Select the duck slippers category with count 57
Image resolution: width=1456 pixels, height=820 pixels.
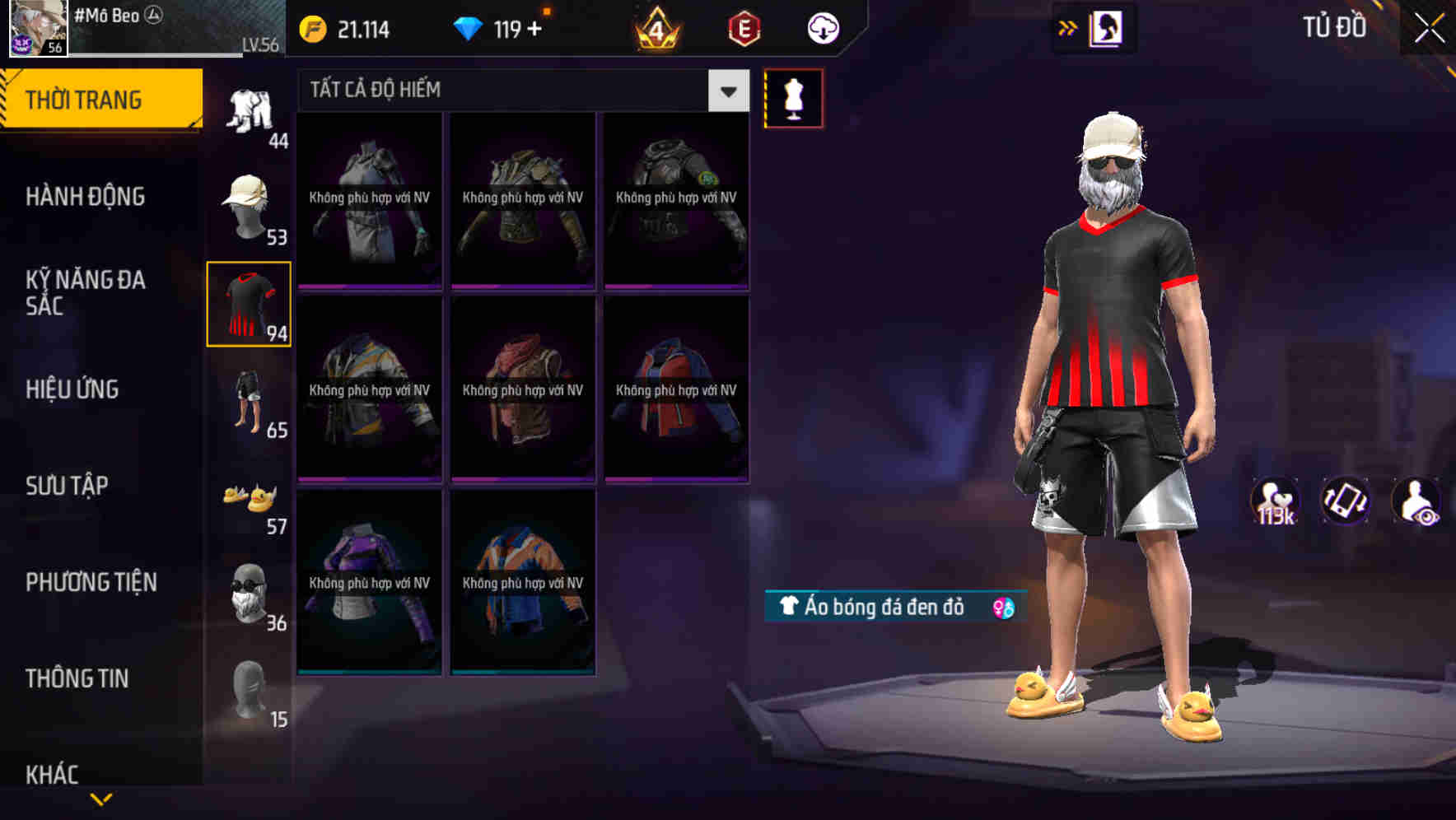click(x=250, y=501)
